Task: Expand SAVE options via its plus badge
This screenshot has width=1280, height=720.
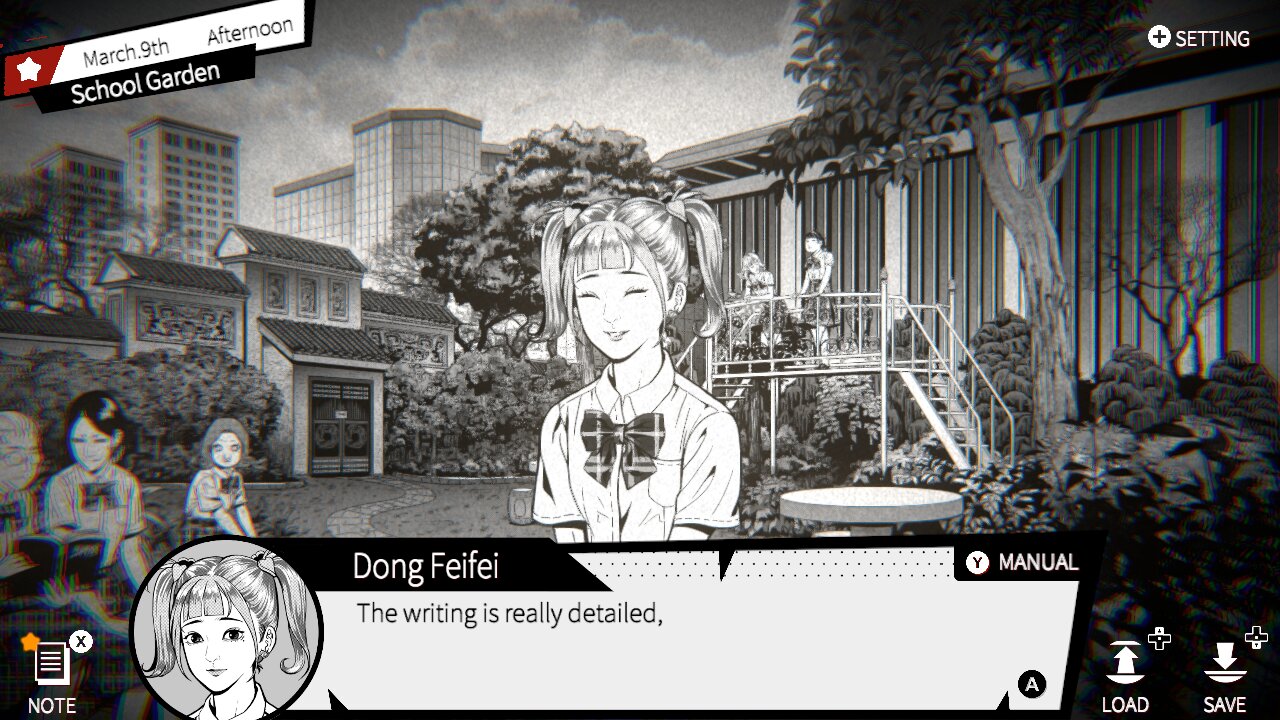Action: point(1257,640)
